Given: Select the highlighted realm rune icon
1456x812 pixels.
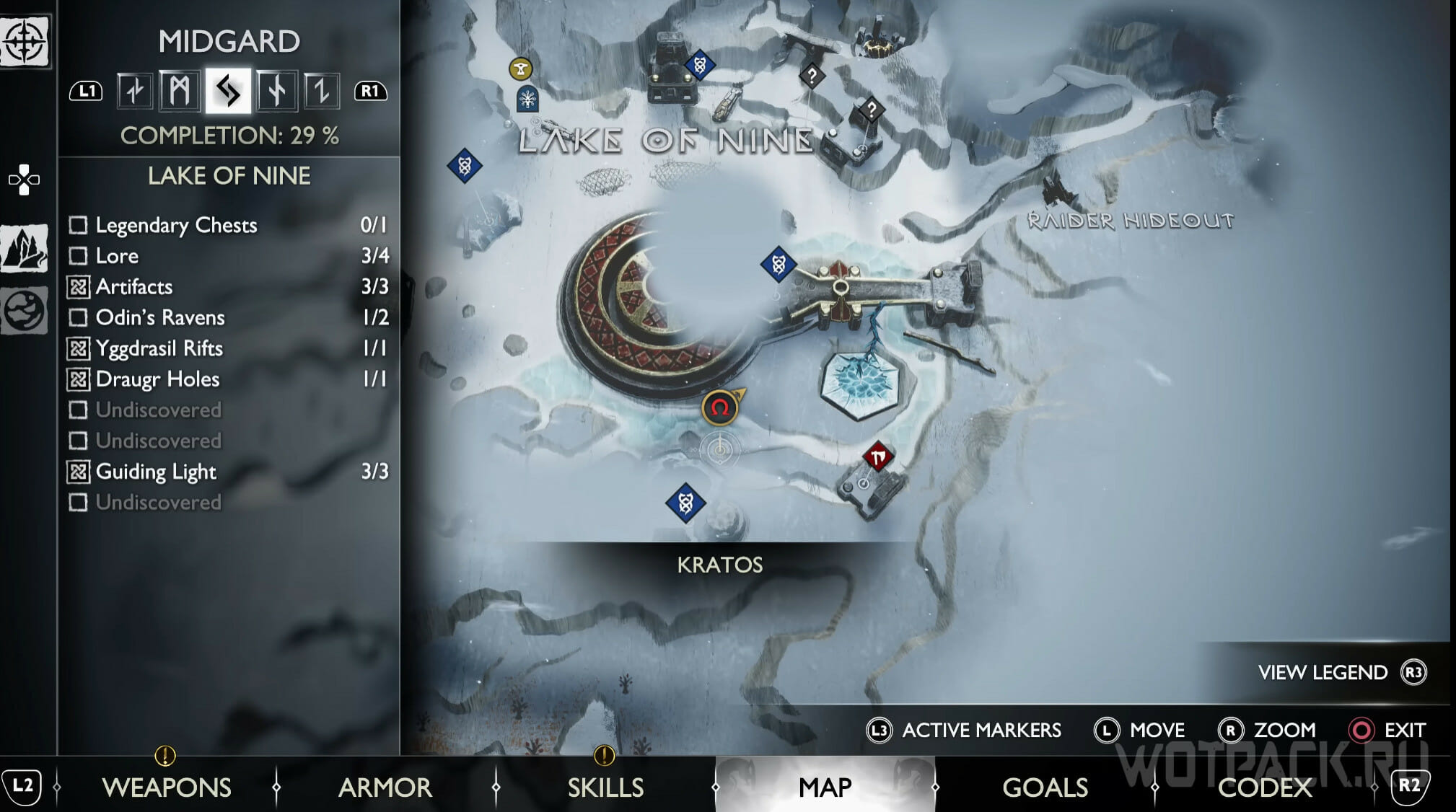Looking at the screenshot, I should pos(228,91).
